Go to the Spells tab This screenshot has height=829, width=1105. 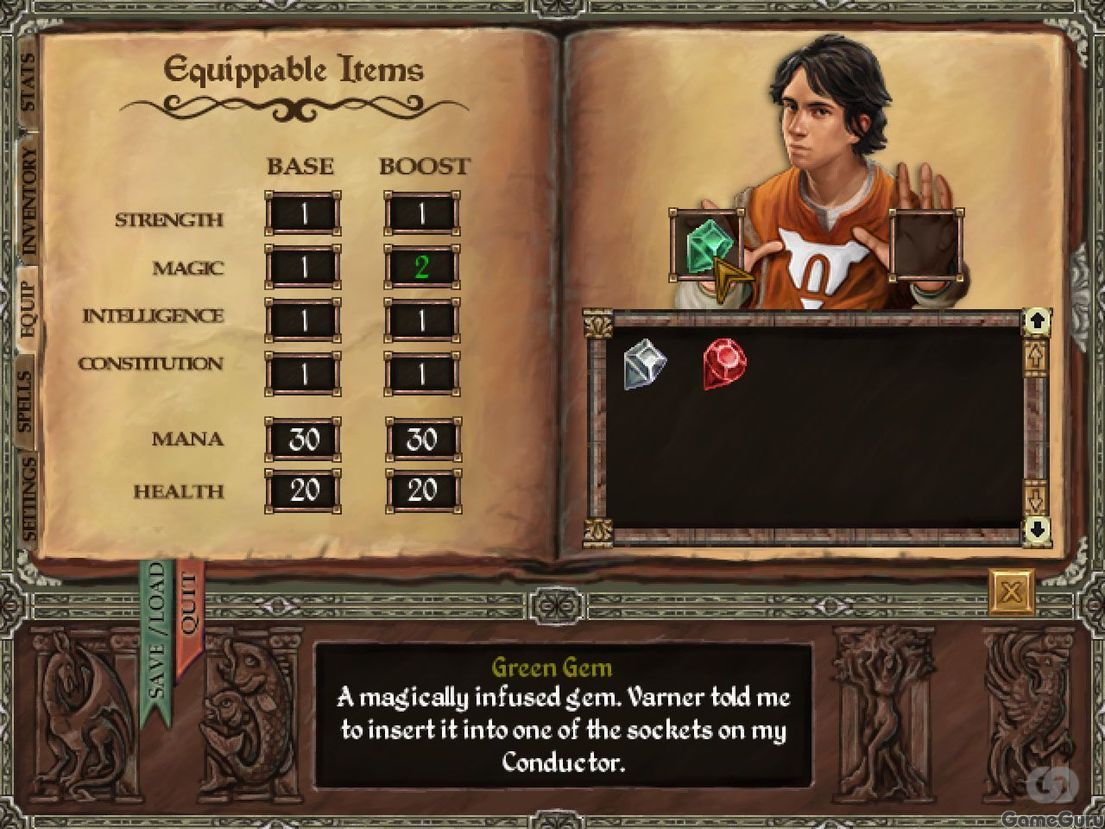(25, 402)
